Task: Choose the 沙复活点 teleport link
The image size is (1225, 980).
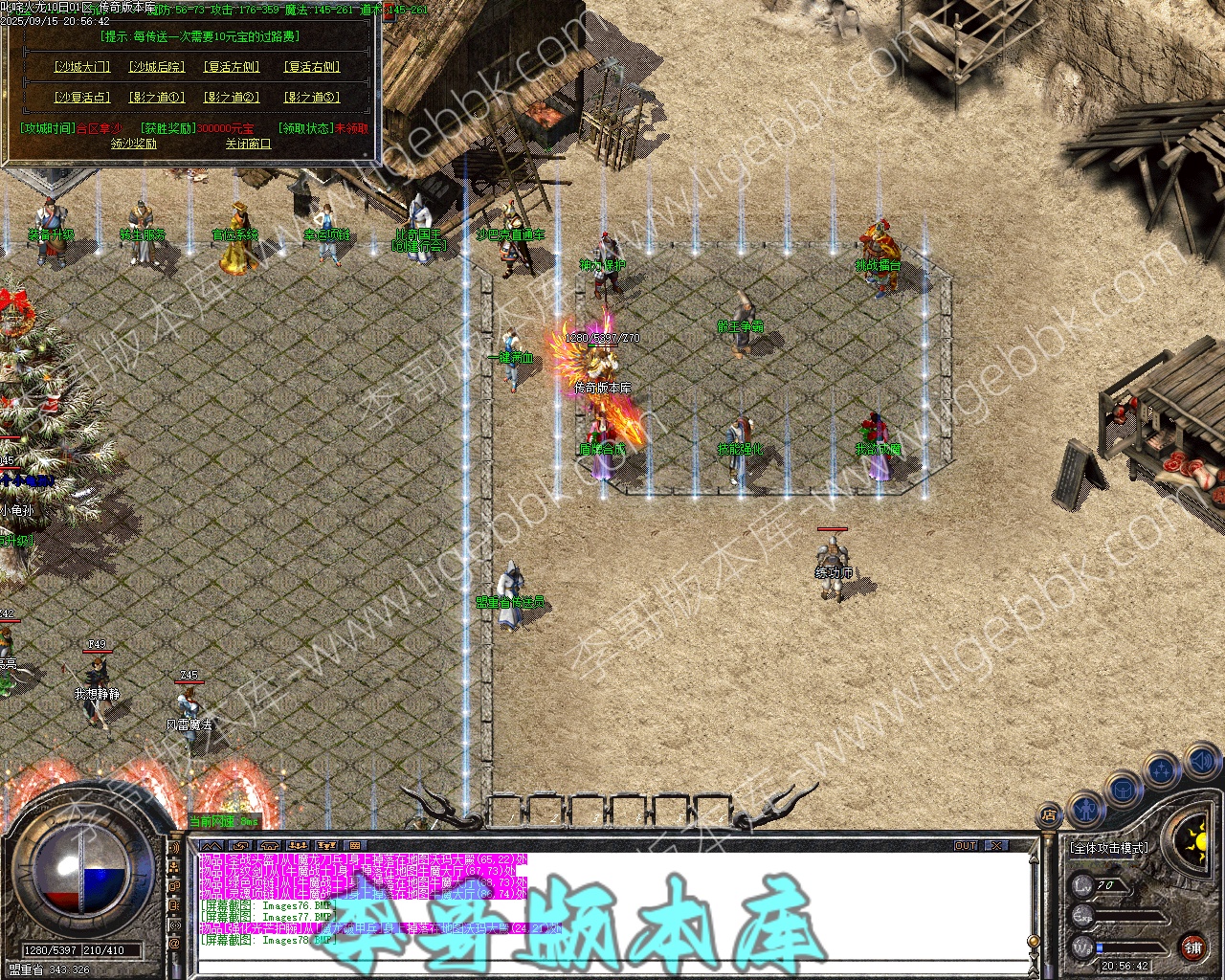Action: [82, 97]
